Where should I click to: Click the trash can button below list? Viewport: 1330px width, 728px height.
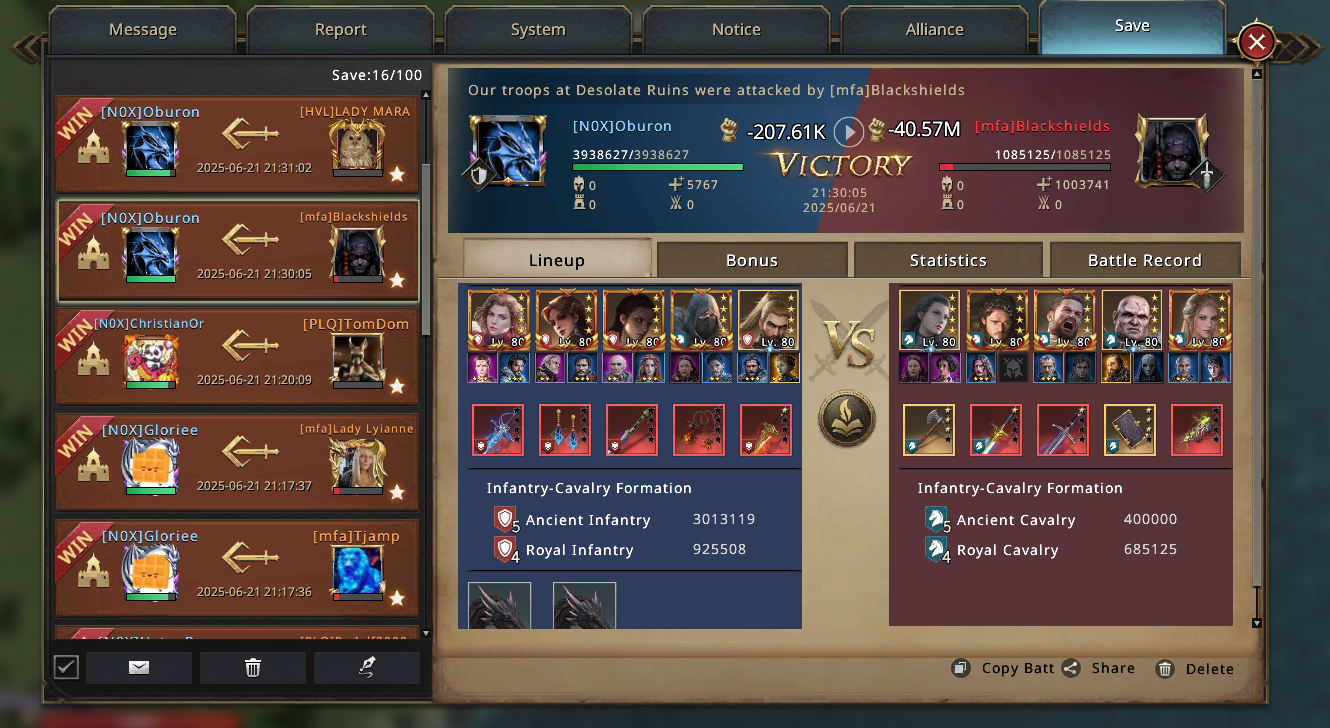coord(253,668)
